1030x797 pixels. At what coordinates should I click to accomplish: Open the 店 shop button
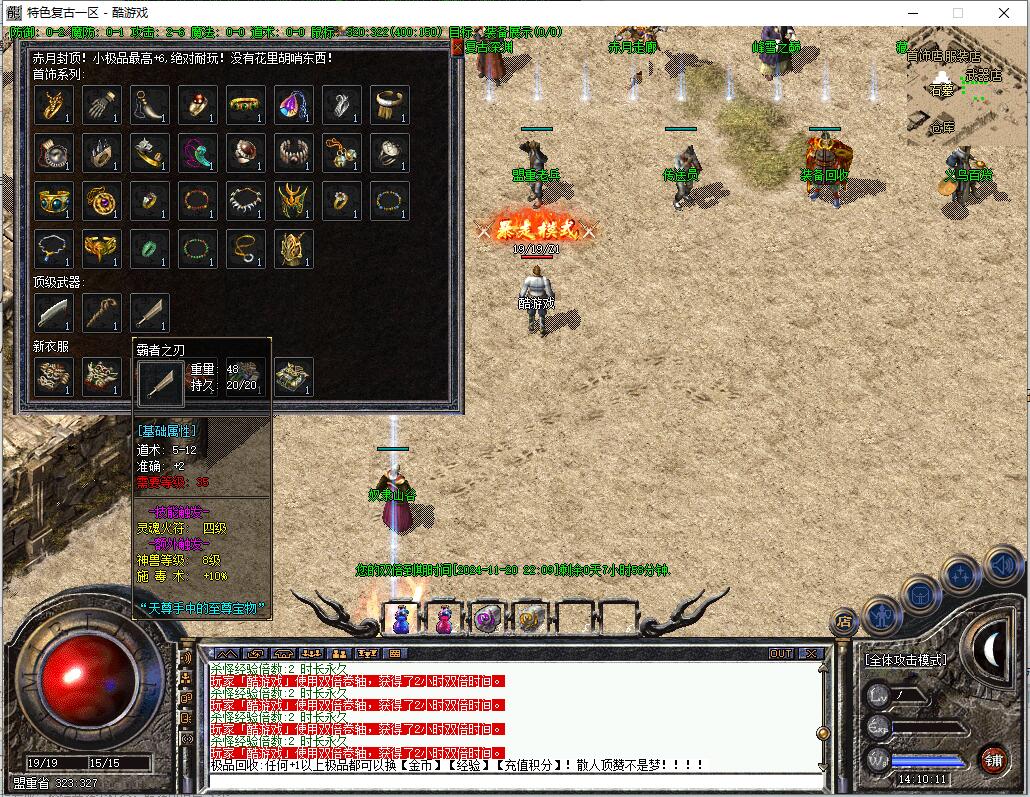(x=844, y=622)
